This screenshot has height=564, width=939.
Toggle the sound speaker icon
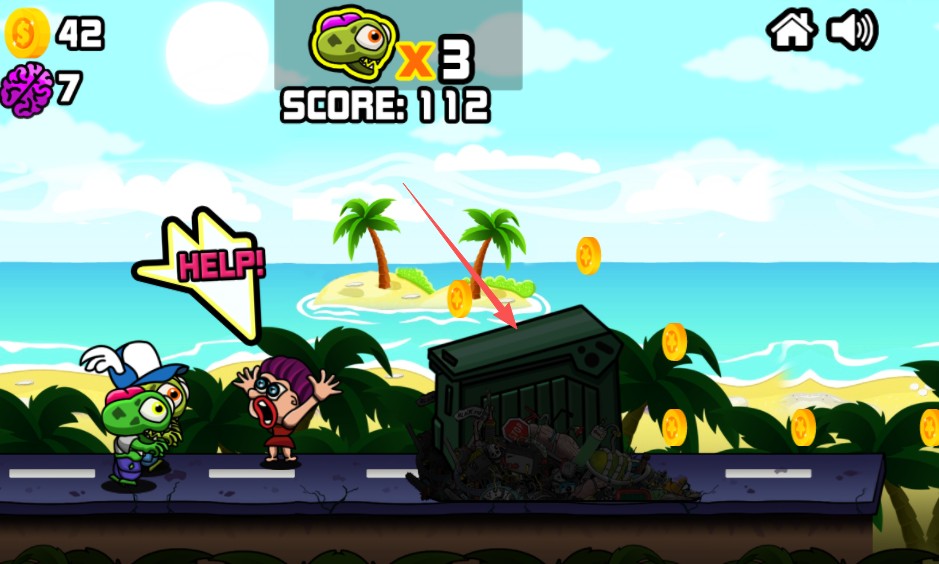click(x=851, y=30)
